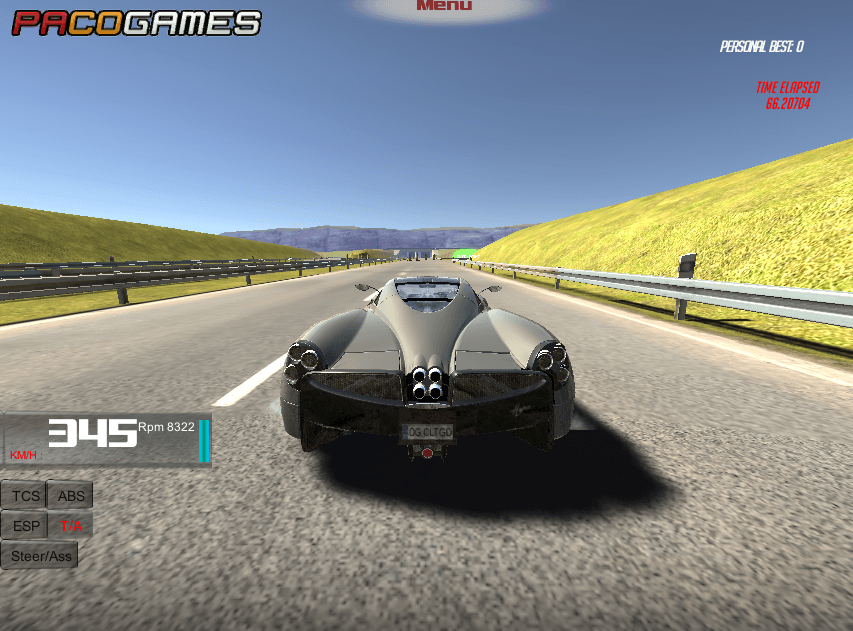
Task: Toggle the ESP stability button
Action: (27, 526)
